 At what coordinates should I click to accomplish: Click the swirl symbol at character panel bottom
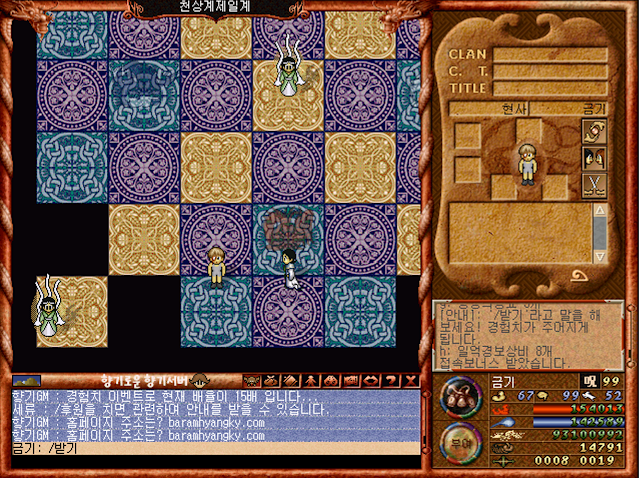click(578, 277)
